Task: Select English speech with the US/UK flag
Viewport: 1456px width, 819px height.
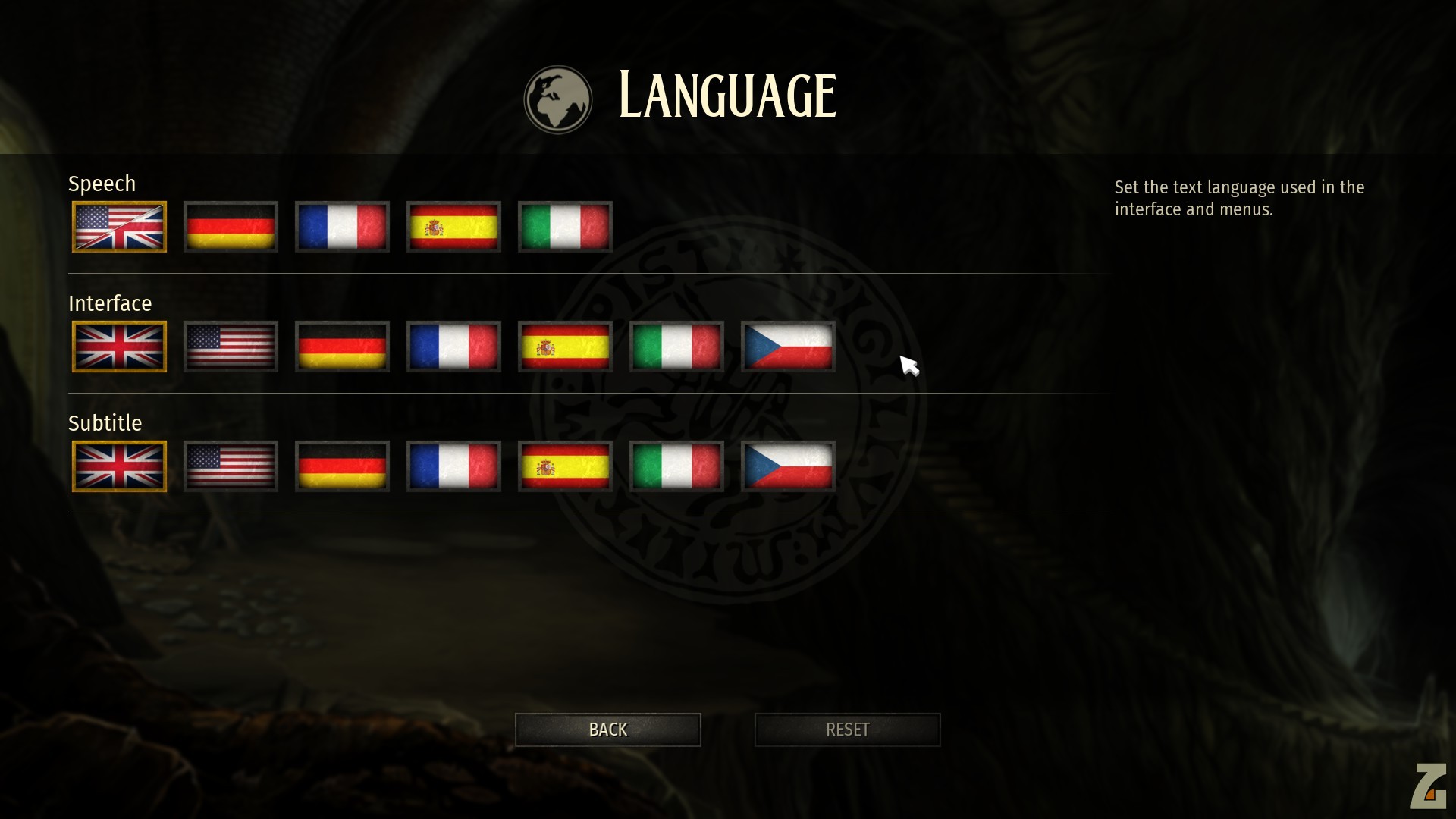Action: tap(119, 227)
